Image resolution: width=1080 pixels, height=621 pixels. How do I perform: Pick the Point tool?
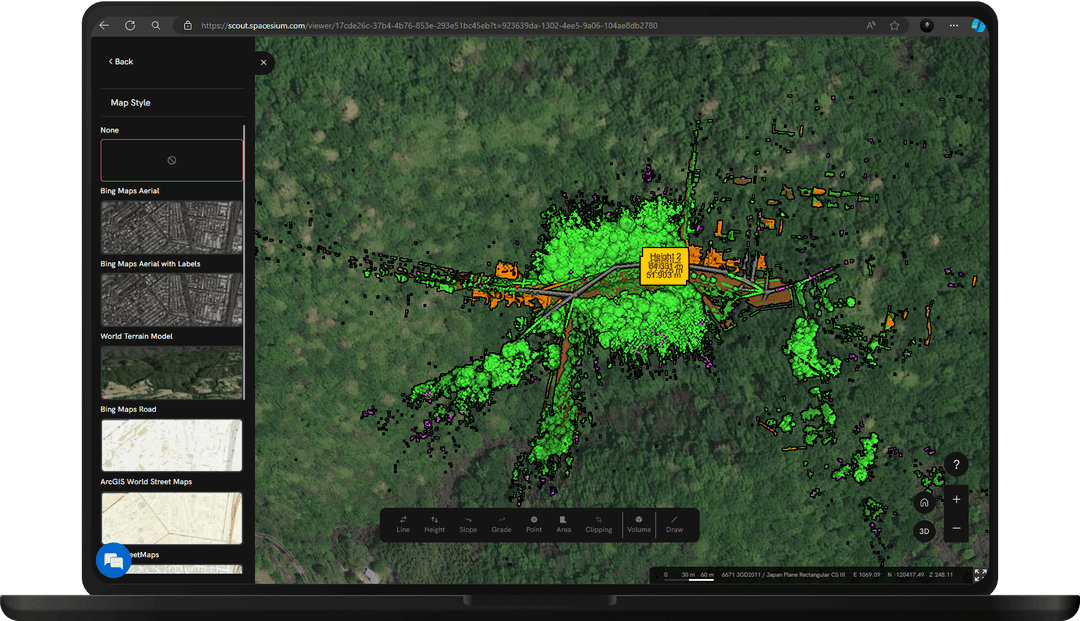pyautogui.click(x=534, y=524)
